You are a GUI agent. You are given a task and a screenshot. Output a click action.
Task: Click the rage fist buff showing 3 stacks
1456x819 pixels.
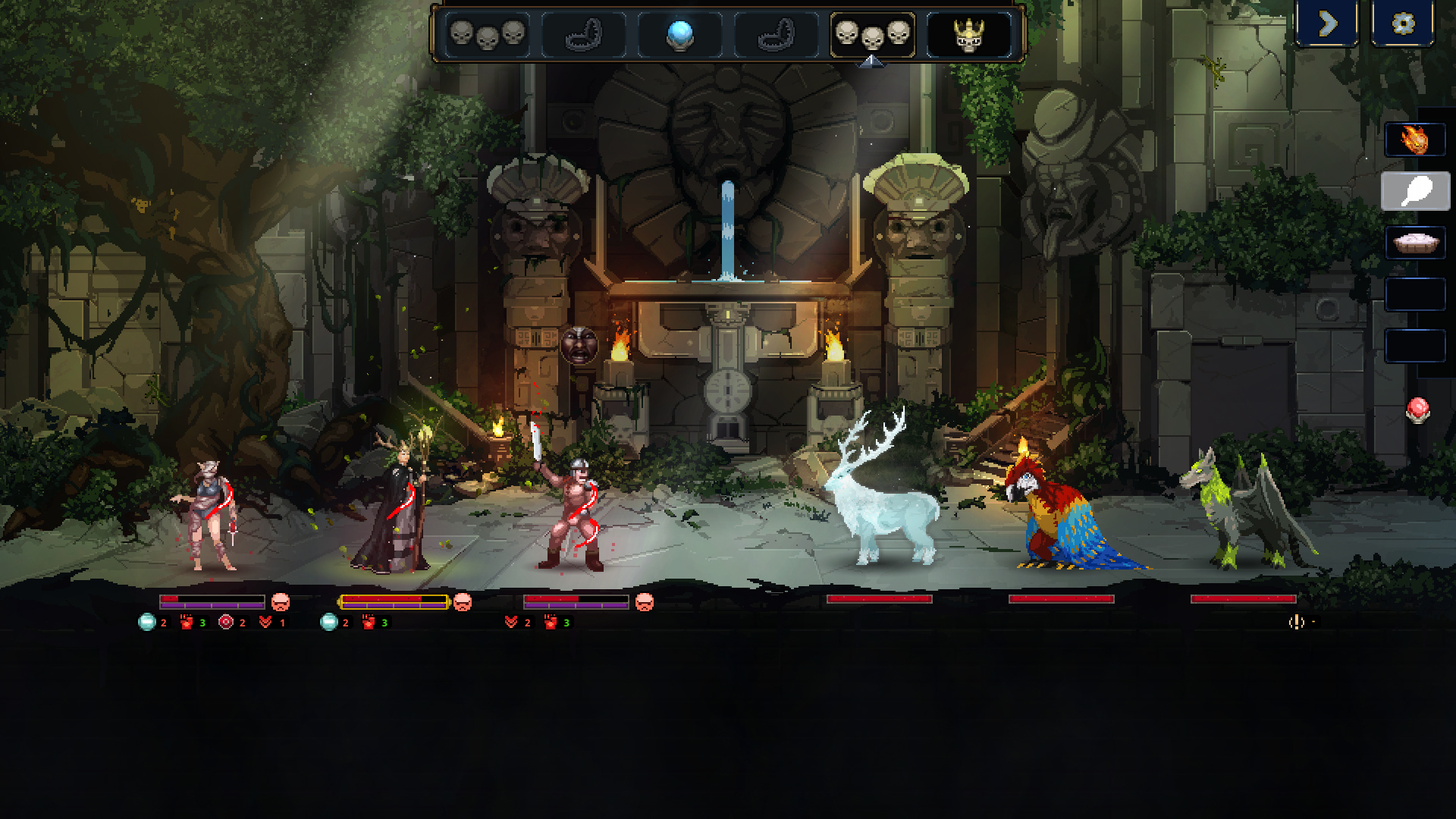coord(187,620)
